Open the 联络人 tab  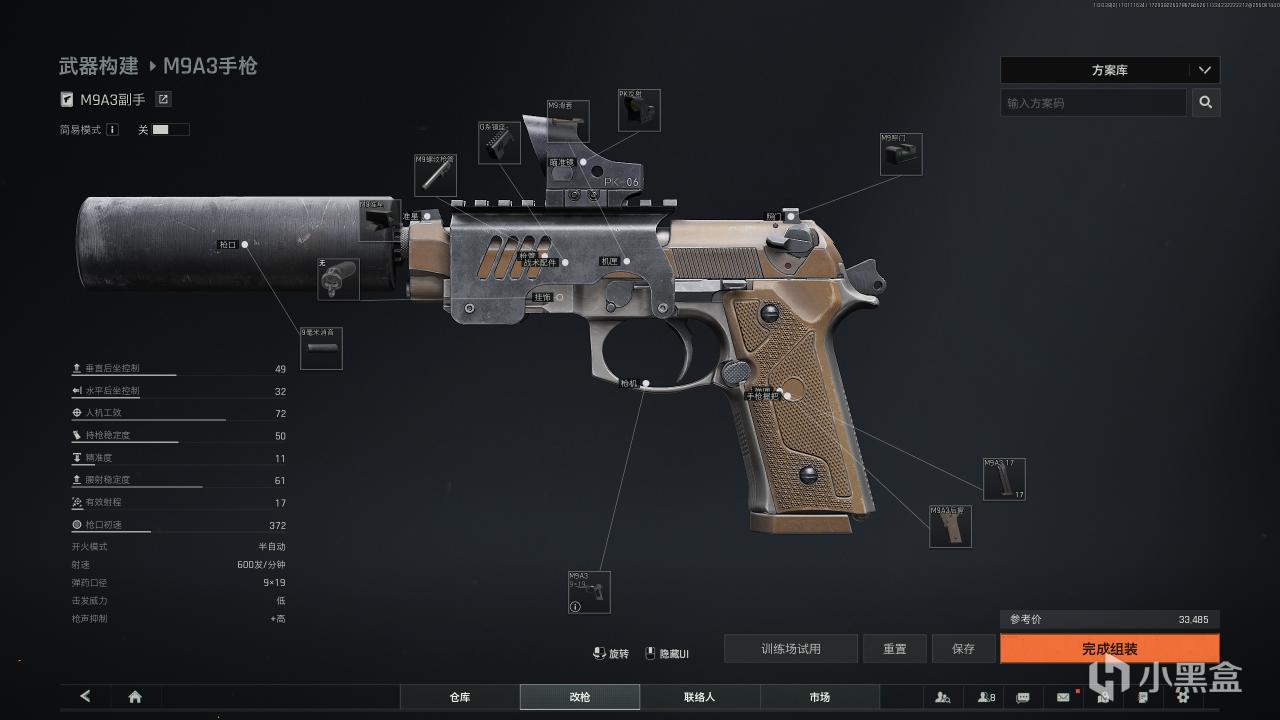(700, 697)
